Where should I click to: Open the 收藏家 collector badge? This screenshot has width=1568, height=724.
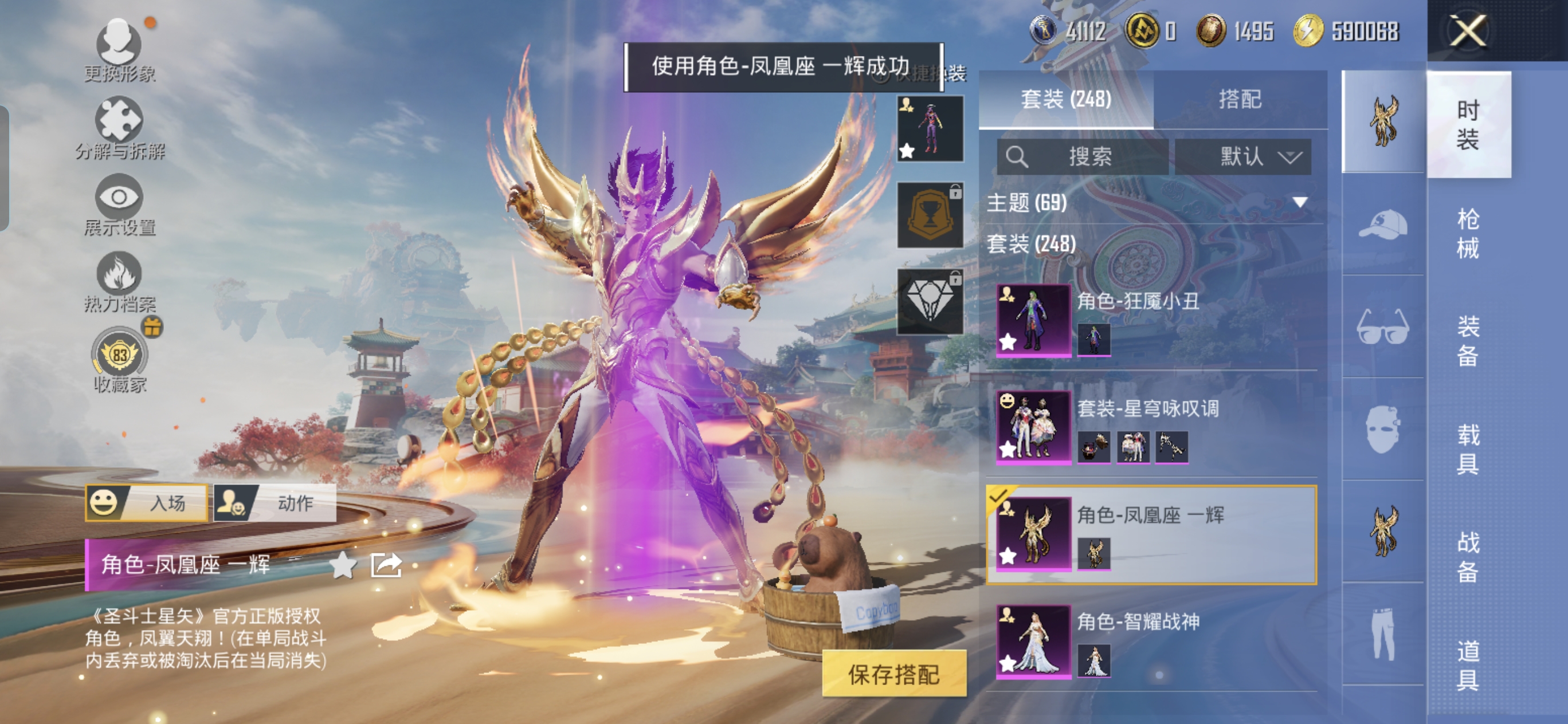[x=119, y=359]
